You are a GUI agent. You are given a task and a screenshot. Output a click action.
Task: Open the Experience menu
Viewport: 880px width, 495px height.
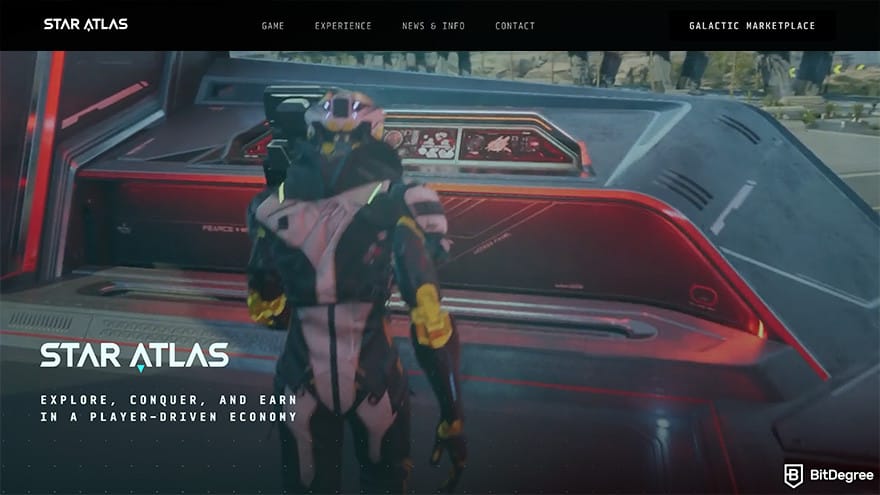click(x=343, y=26)
